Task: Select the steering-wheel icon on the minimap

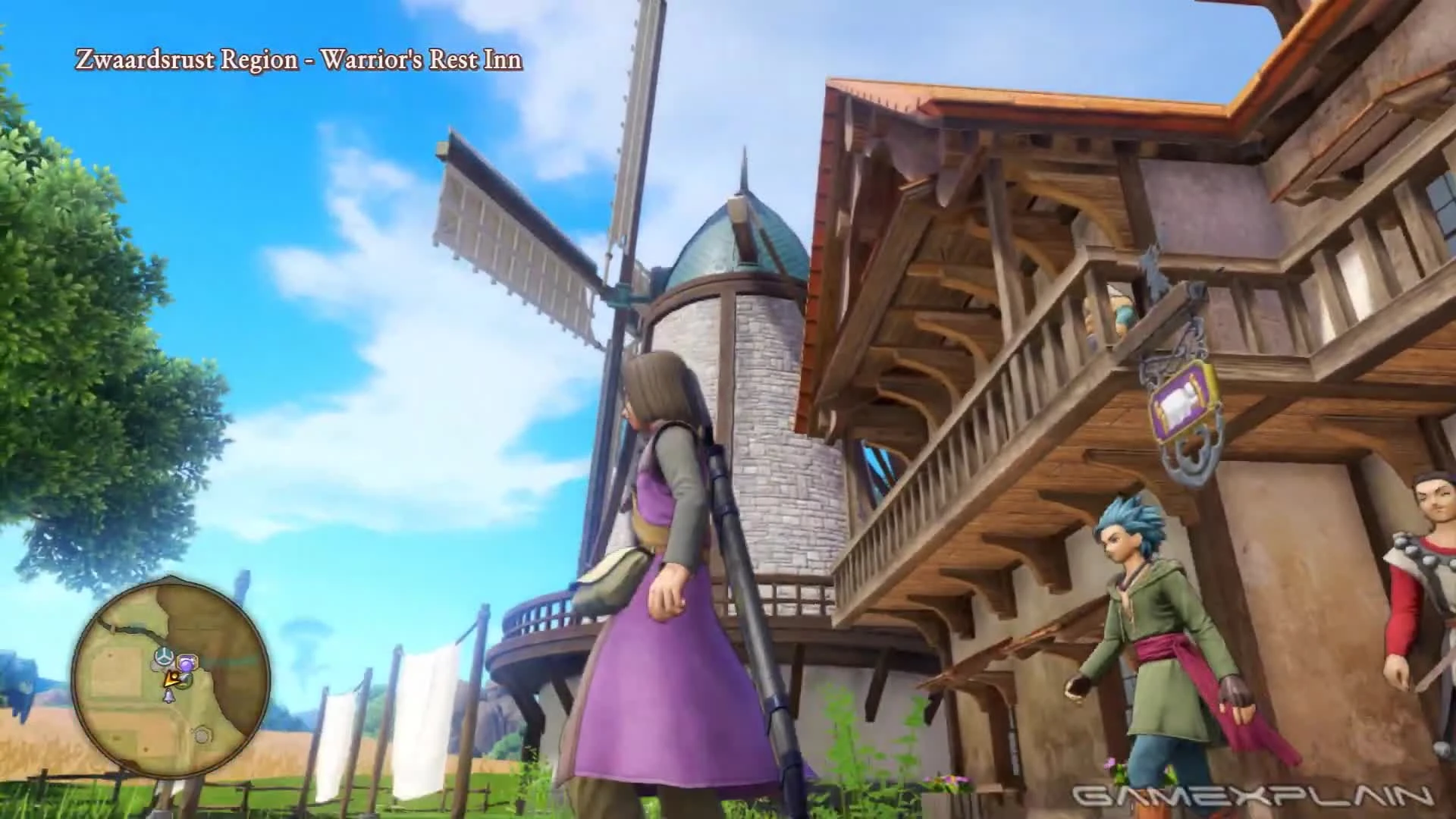Action: coord(165,657)
